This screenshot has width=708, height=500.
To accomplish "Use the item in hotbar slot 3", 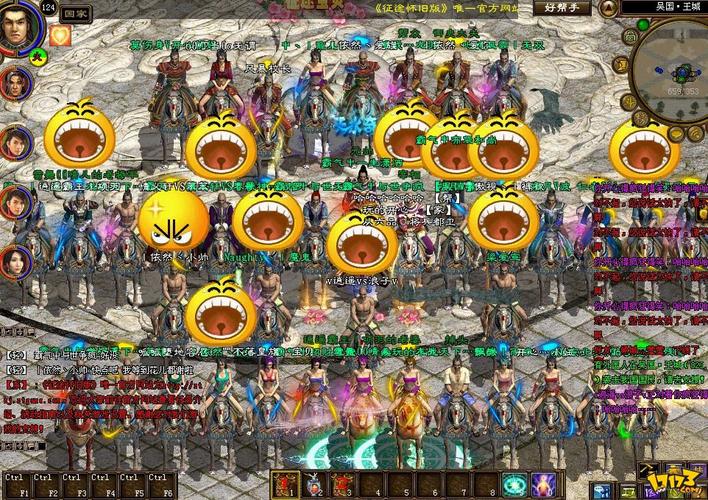I will pos(344,486).
